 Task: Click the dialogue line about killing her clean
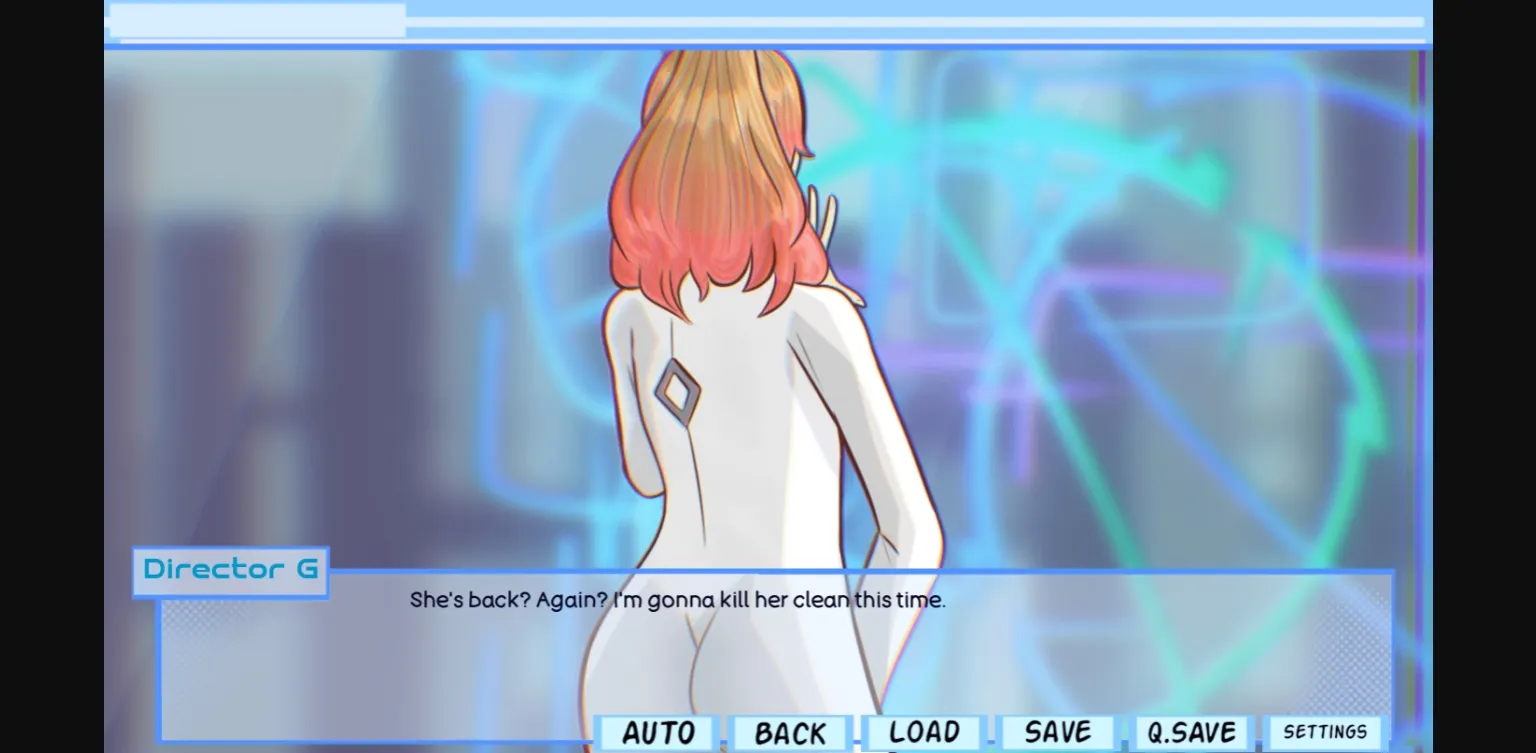point(677,600)
